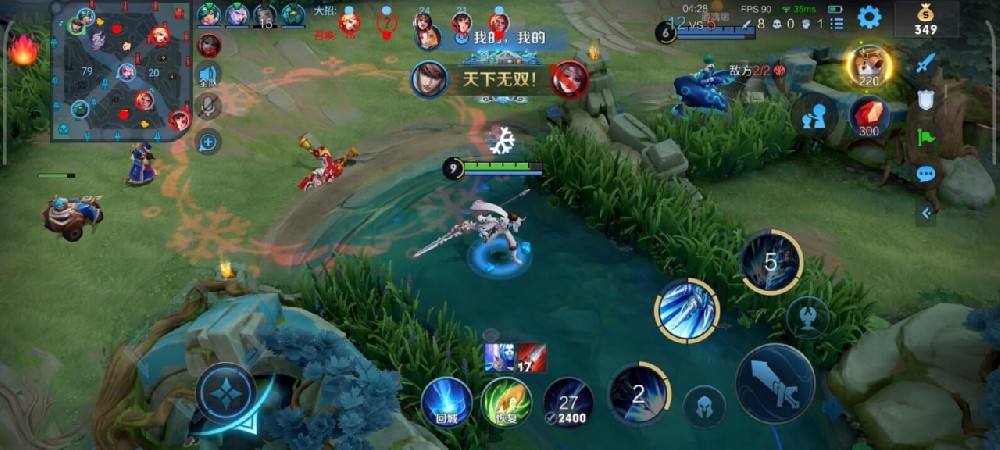Screen dimensions: 1000x450
Task: Target enemy heroes with the helmet button
Action: click(x=703, y=404)
